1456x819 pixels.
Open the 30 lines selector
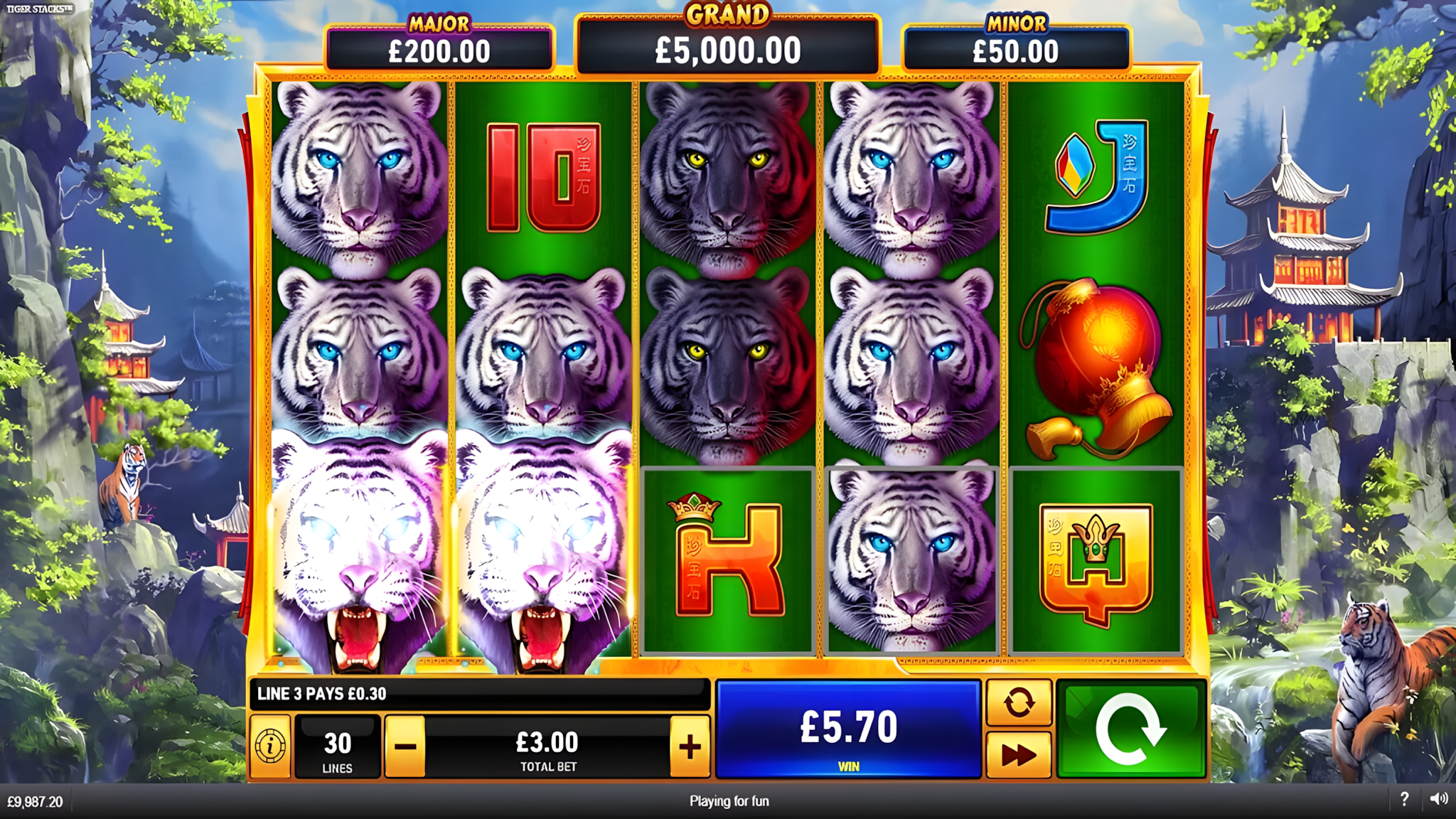[x=337, y=746]
